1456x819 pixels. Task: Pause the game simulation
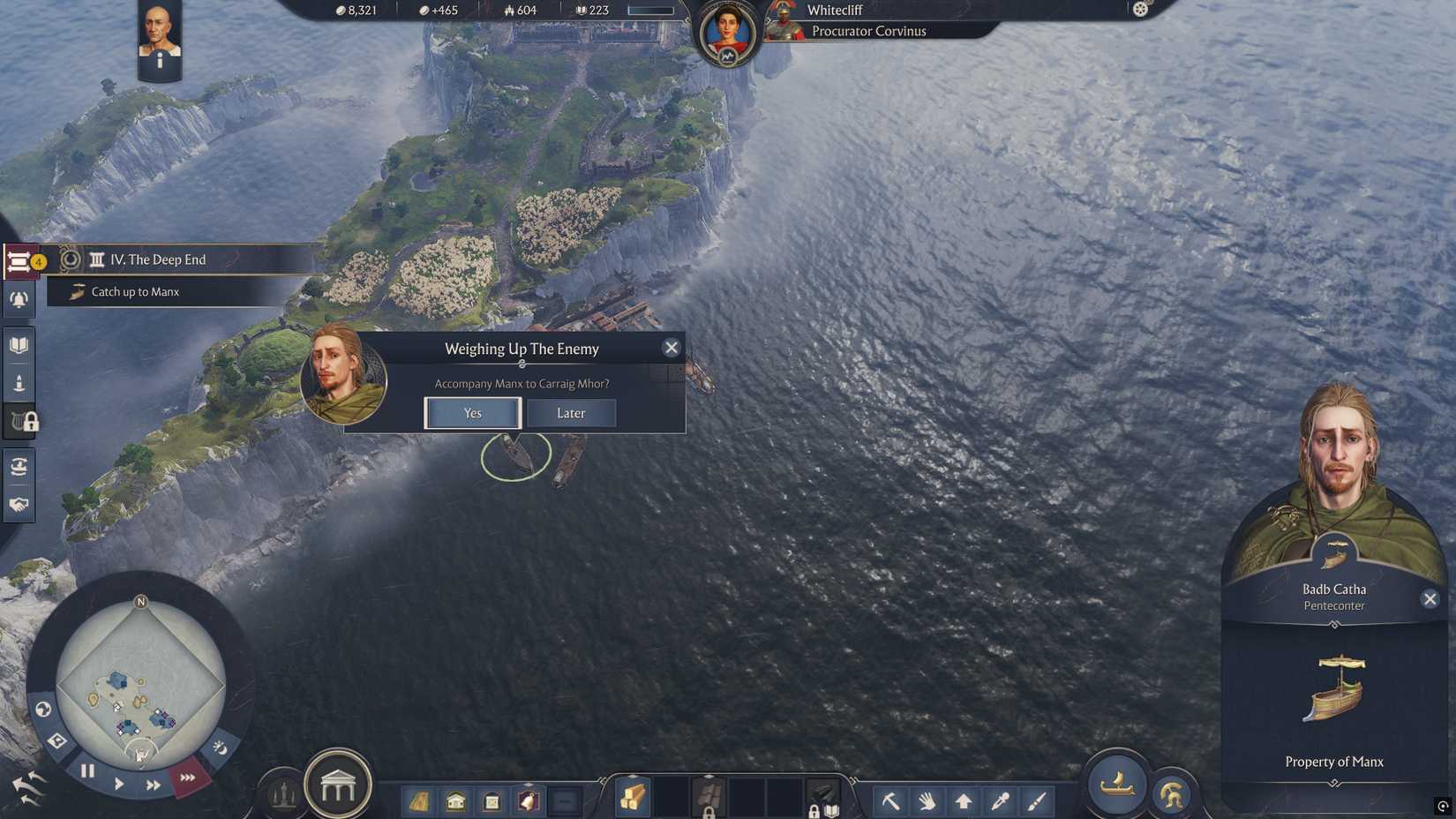(x=87, y=770)
